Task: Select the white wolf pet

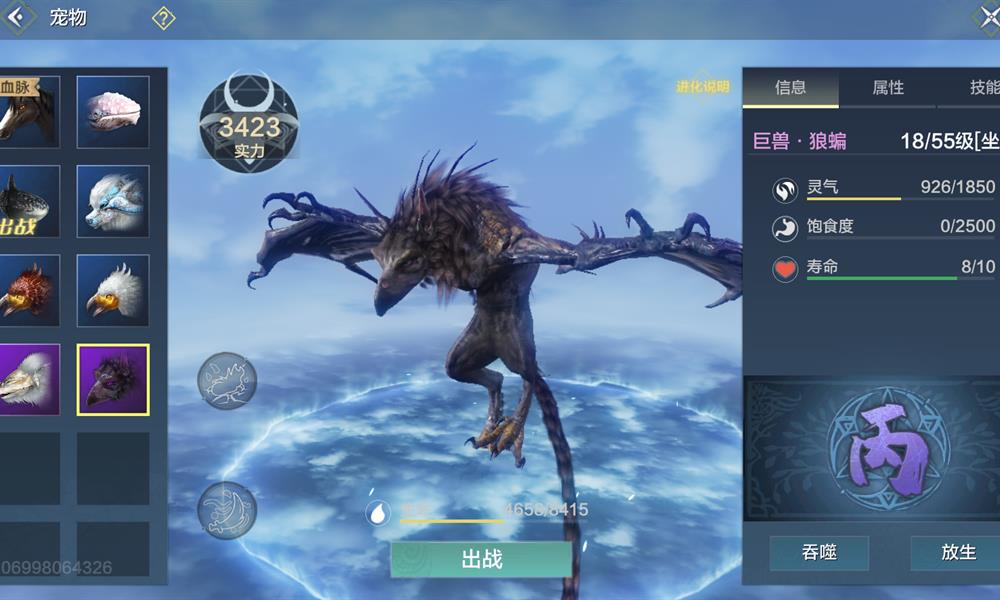Action: coord(113,201)
